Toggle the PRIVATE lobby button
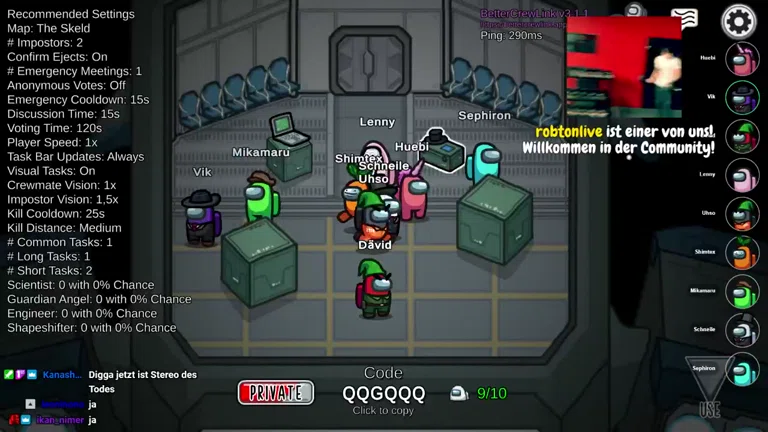Image resolution: width=768 pixels, height=432 pixels. [276, 393]
